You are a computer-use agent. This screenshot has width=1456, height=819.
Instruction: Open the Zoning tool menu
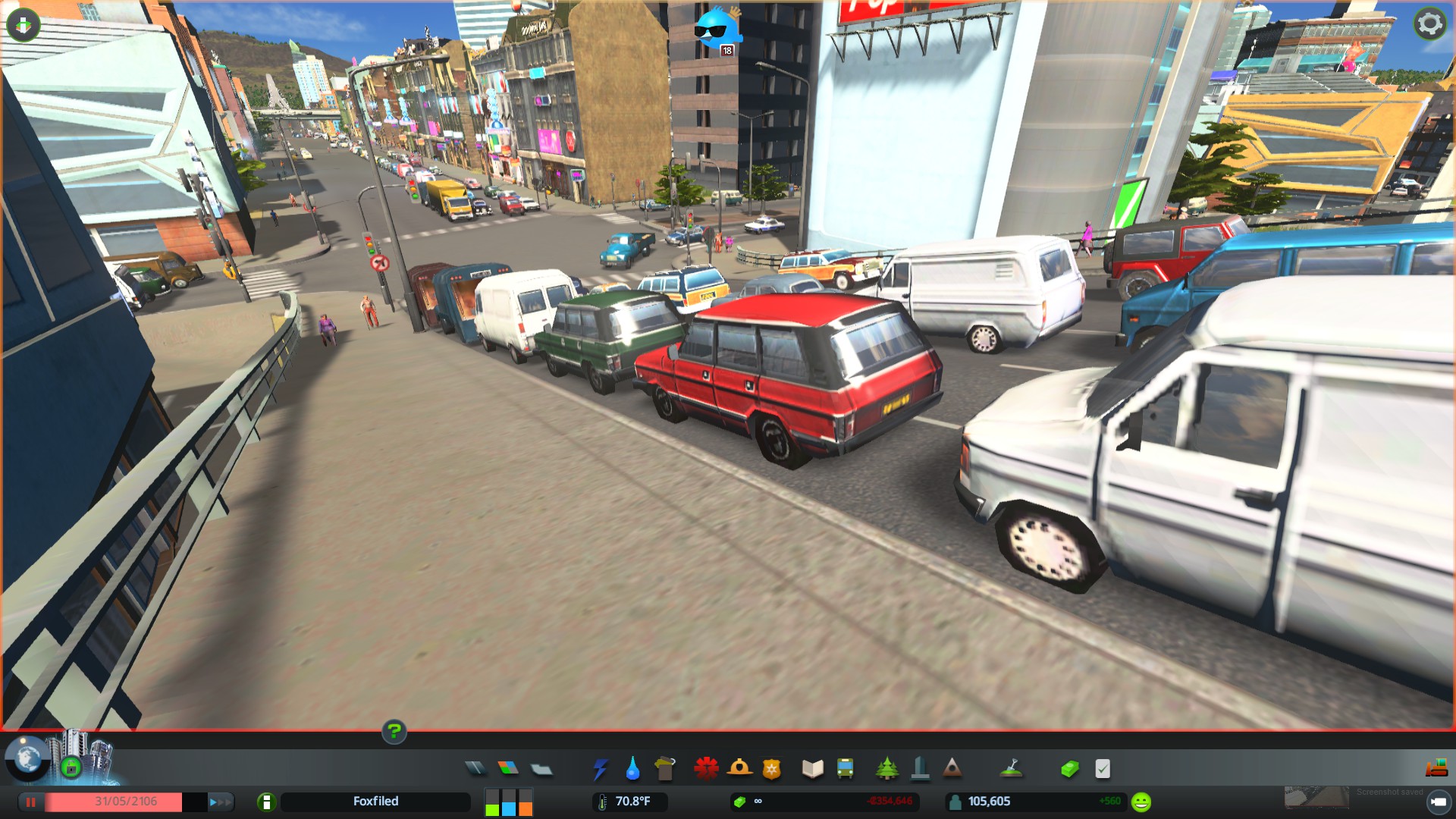pyautogui.click(x=508, y=769)
